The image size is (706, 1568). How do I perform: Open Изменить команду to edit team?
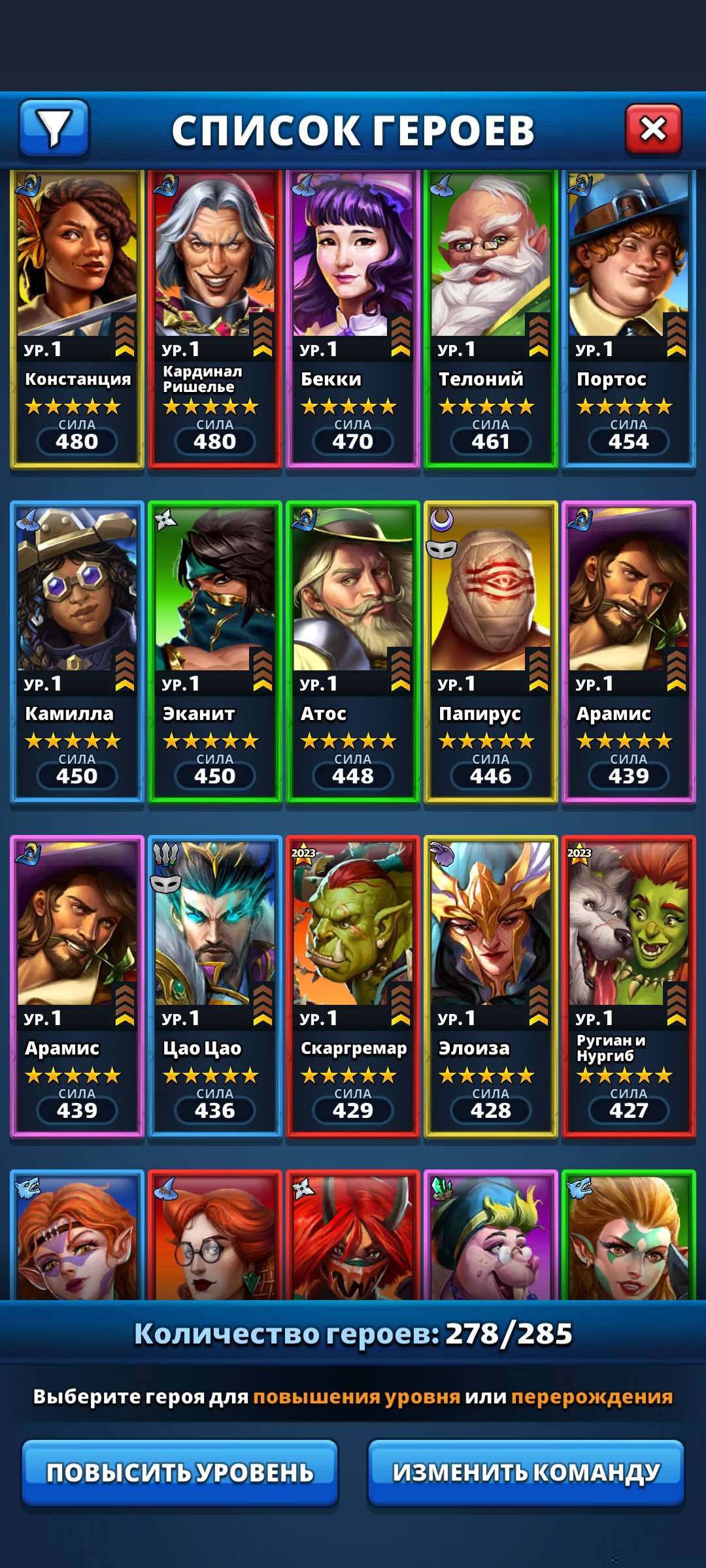pos(526,1473)
